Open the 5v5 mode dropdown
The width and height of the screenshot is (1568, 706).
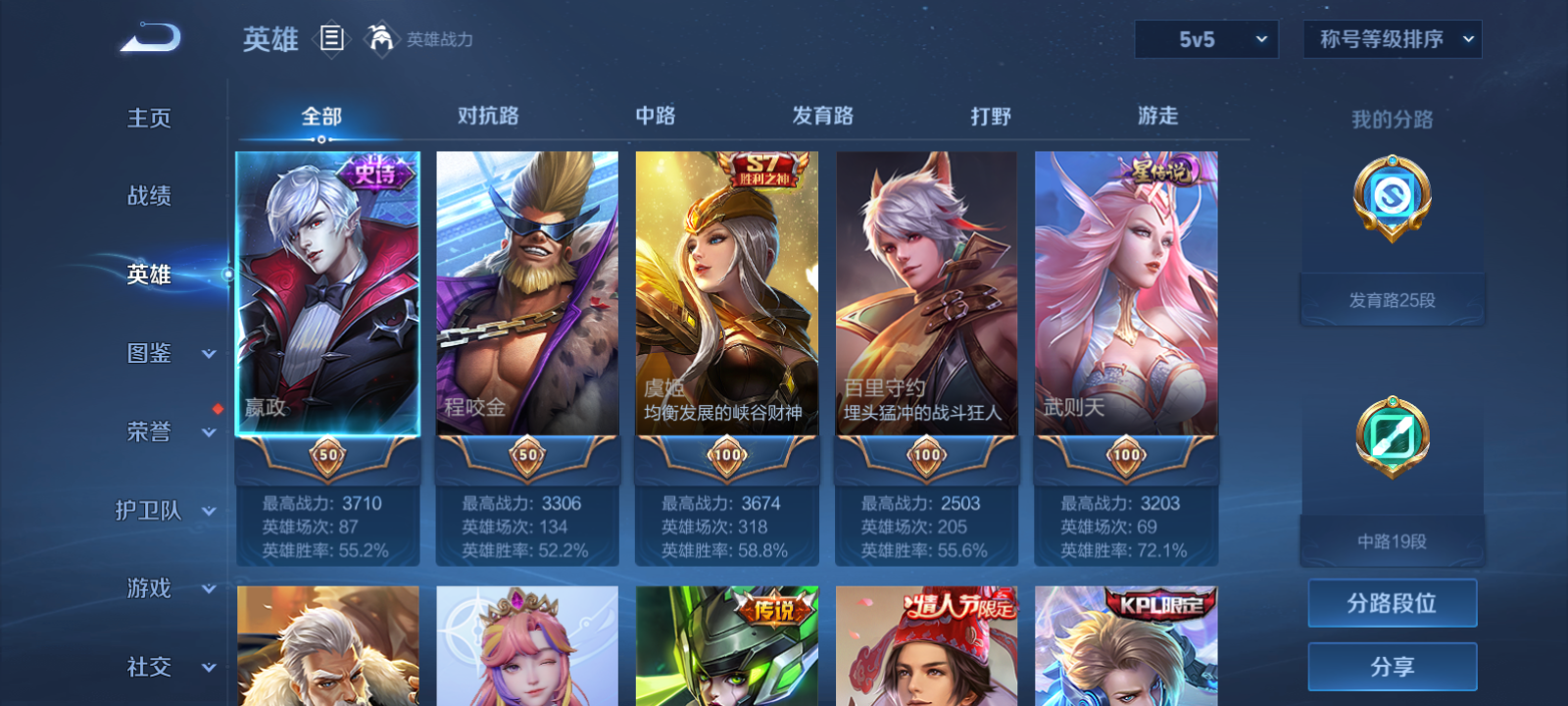(1206, 39)
